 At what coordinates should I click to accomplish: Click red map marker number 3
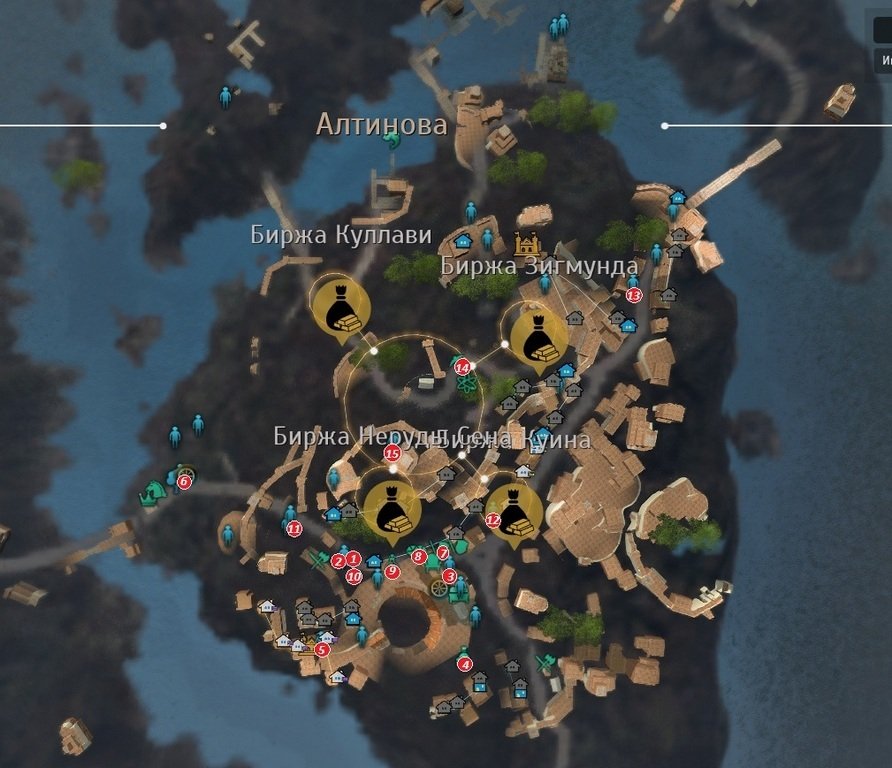(449, 576)
